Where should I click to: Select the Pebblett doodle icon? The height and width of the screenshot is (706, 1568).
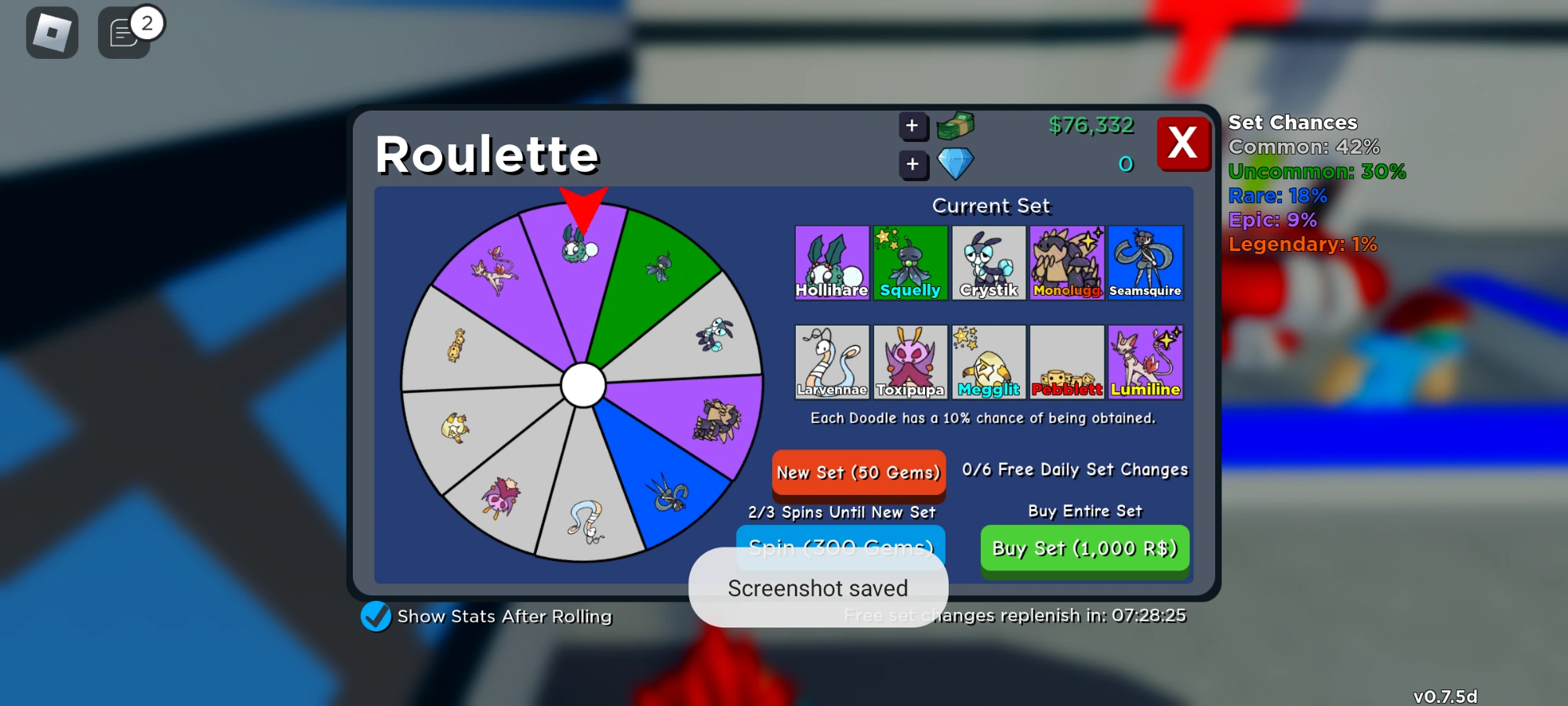[1066, 362]
